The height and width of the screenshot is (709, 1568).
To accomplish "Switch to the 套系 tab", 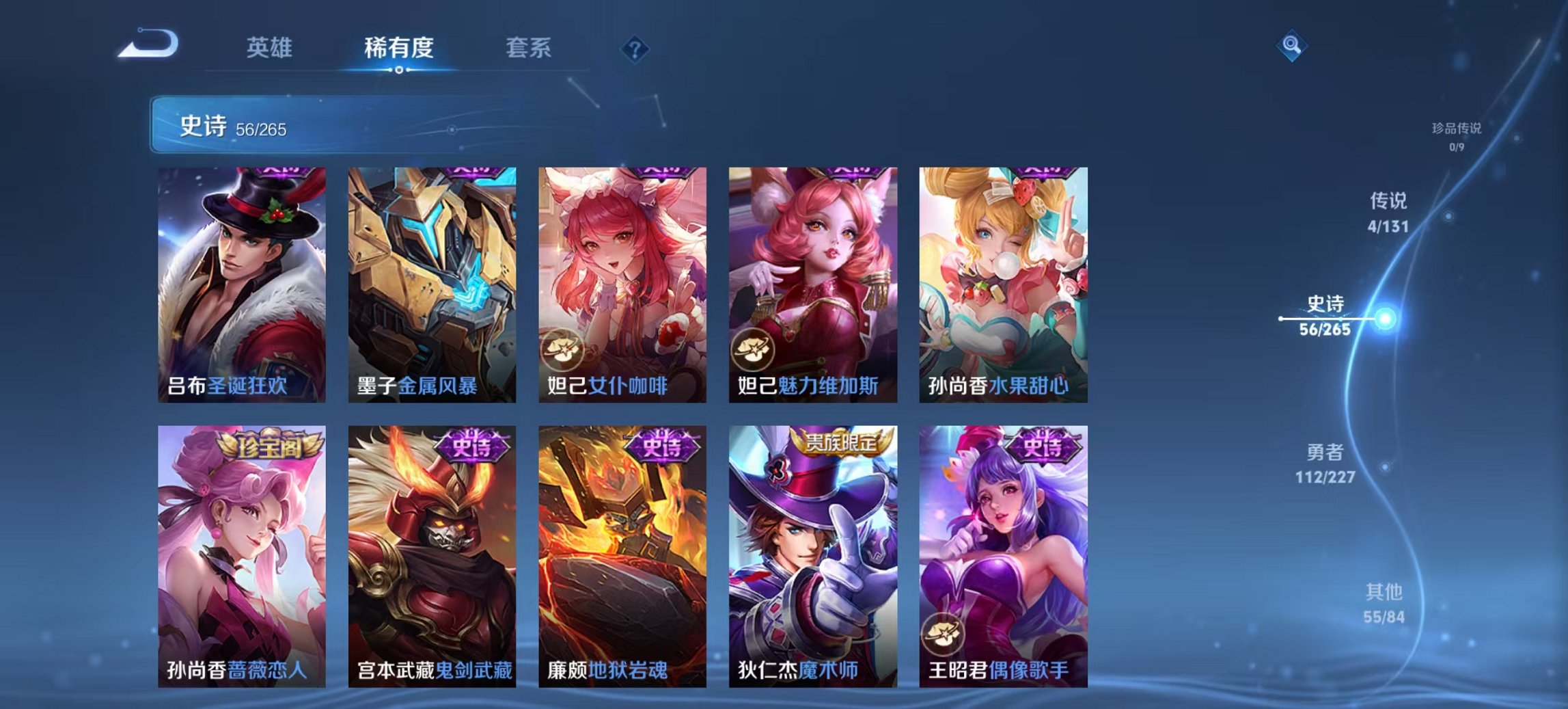I will click(x=529, y=48).
